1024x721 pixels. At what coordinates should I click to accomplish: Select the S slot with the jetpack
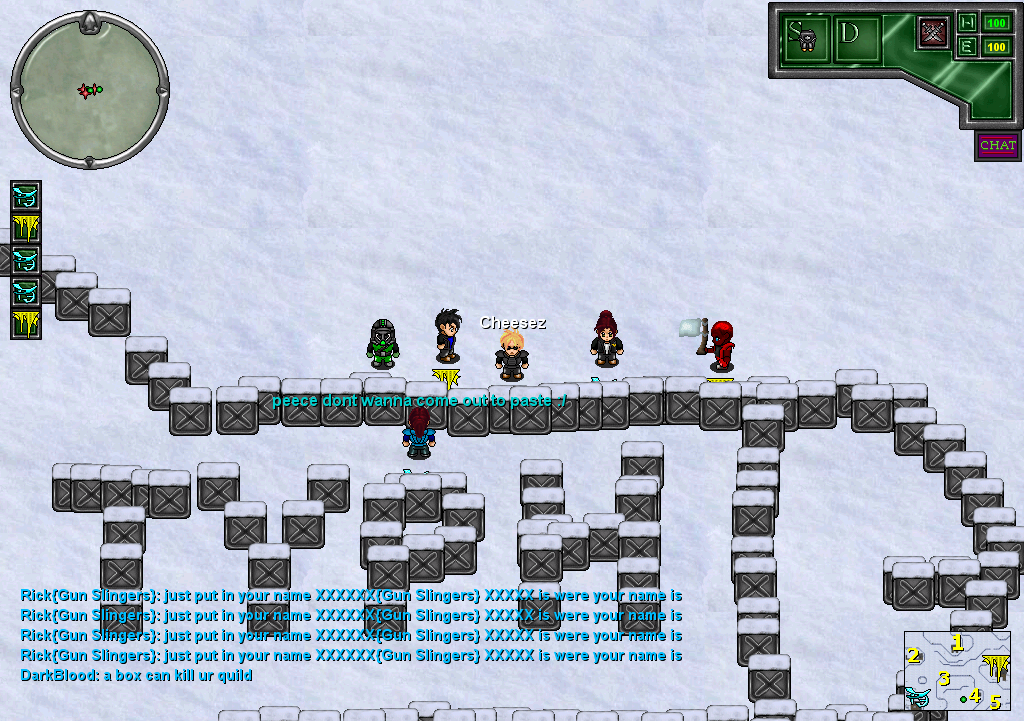point(806,38)
